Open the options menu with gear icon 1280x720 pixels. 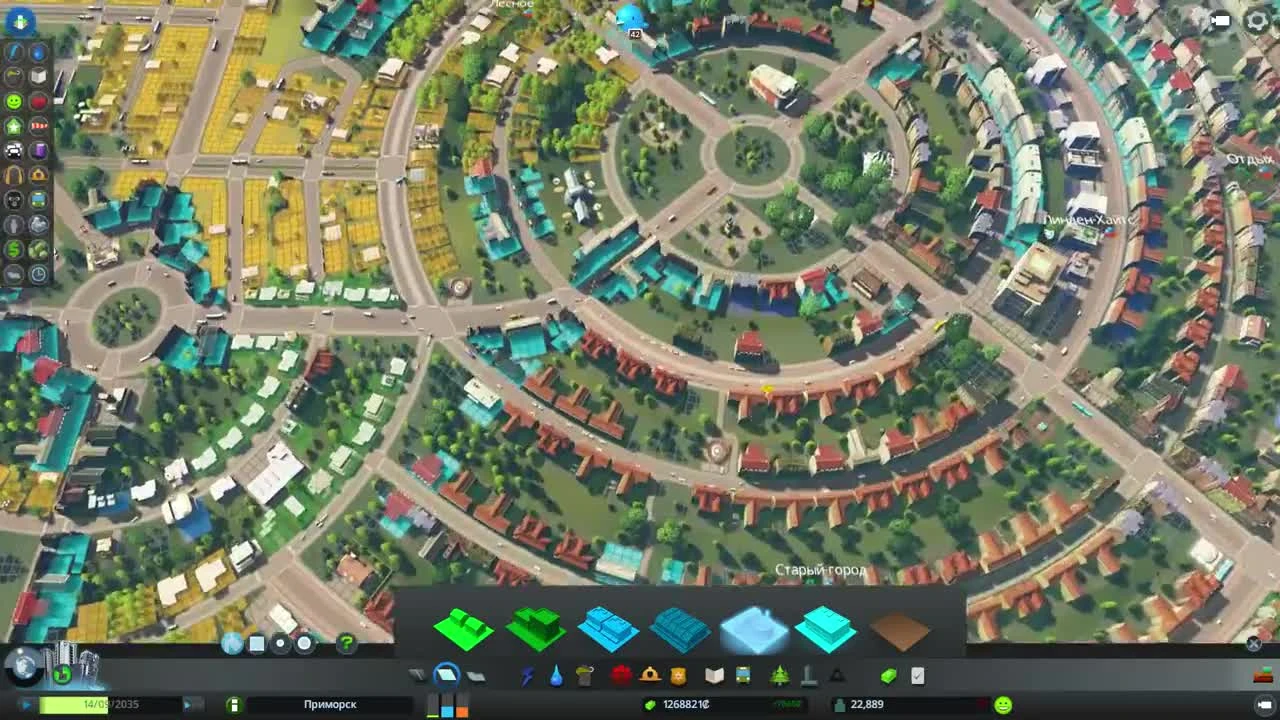(x=1256, y=20)
